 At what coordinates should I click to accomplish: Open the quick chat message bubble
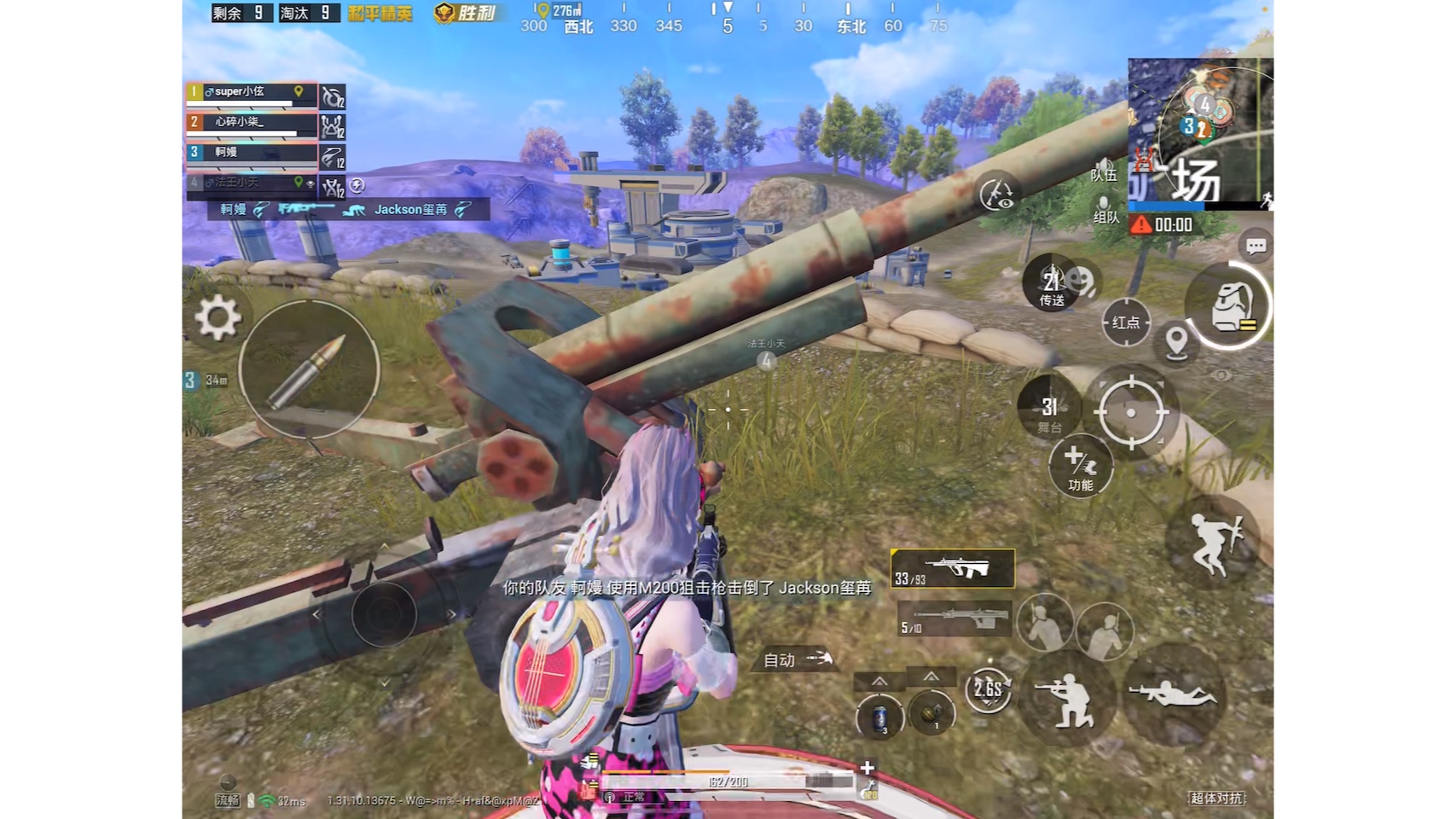tap(1256, 247)
